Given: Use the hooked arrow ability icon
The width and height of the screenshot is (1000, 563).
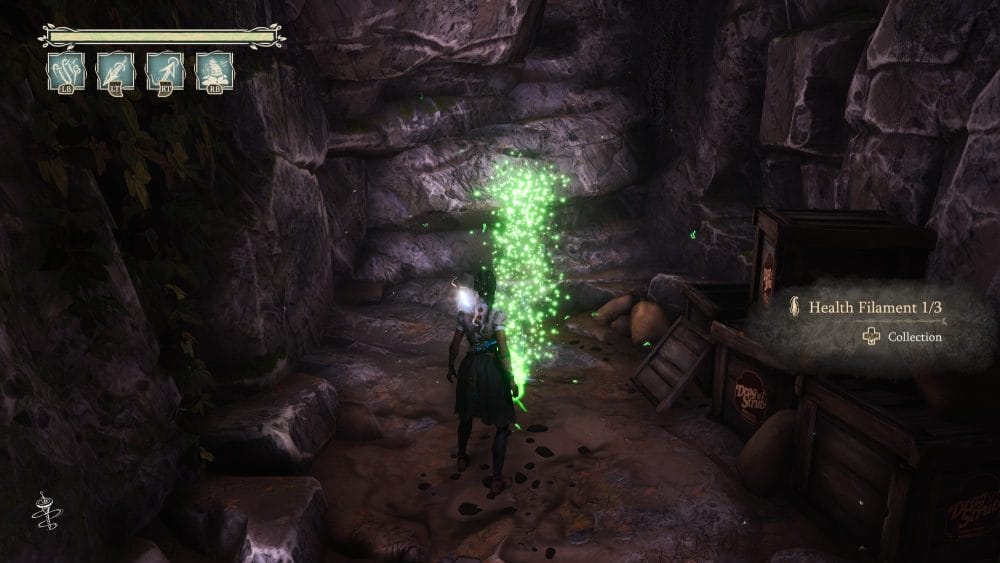Looking at the screenshot, I should click(165, 71).
